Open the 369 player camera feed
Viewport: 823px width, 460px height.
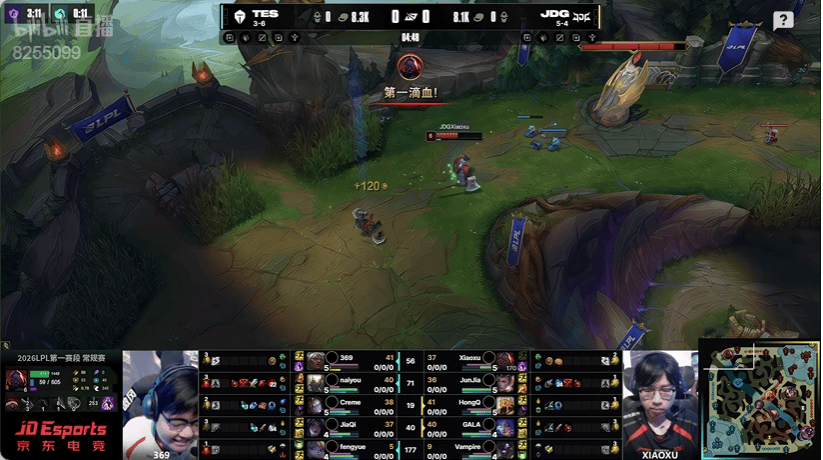pos(161,400)
